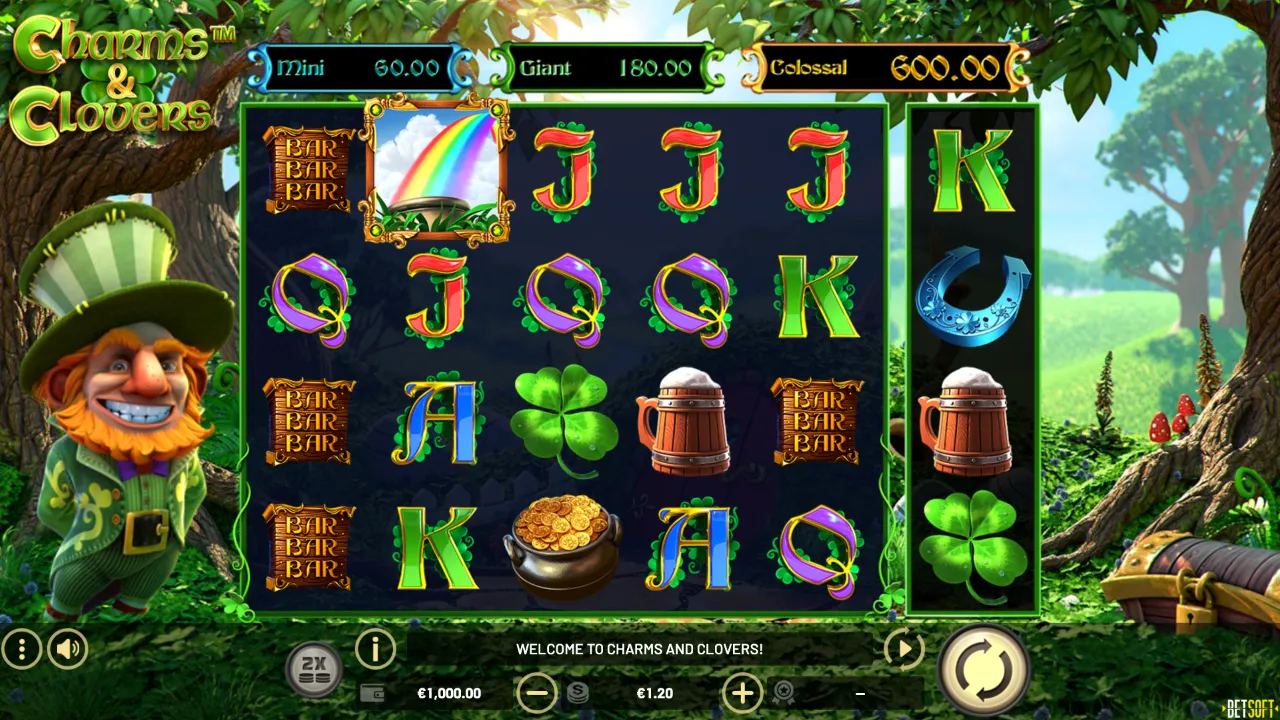This screenshot has width=1280, height=720.
Task: Activate the 2X double up chips button
Action: tap(314, 669)
